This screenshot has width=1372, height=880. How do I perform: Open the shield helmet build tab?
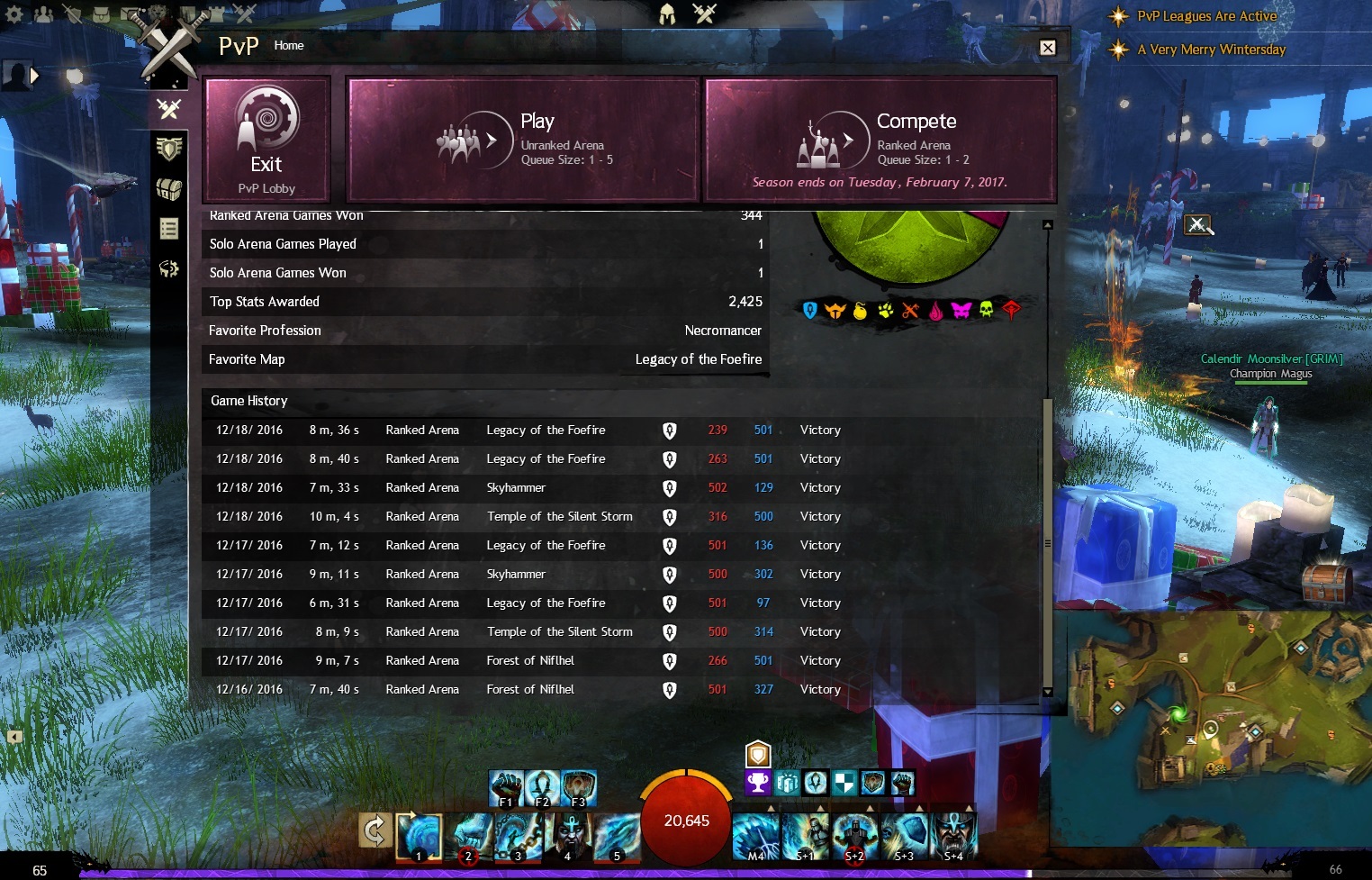[x=169, y=149]
